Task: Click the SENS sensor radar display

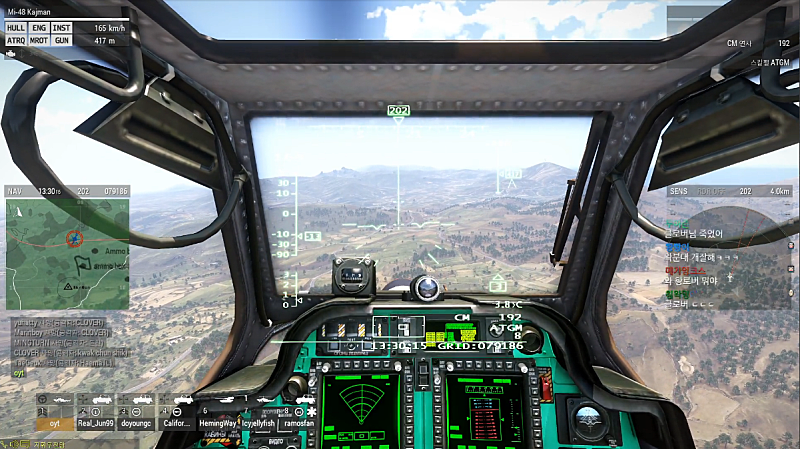Action: point(728,250)
